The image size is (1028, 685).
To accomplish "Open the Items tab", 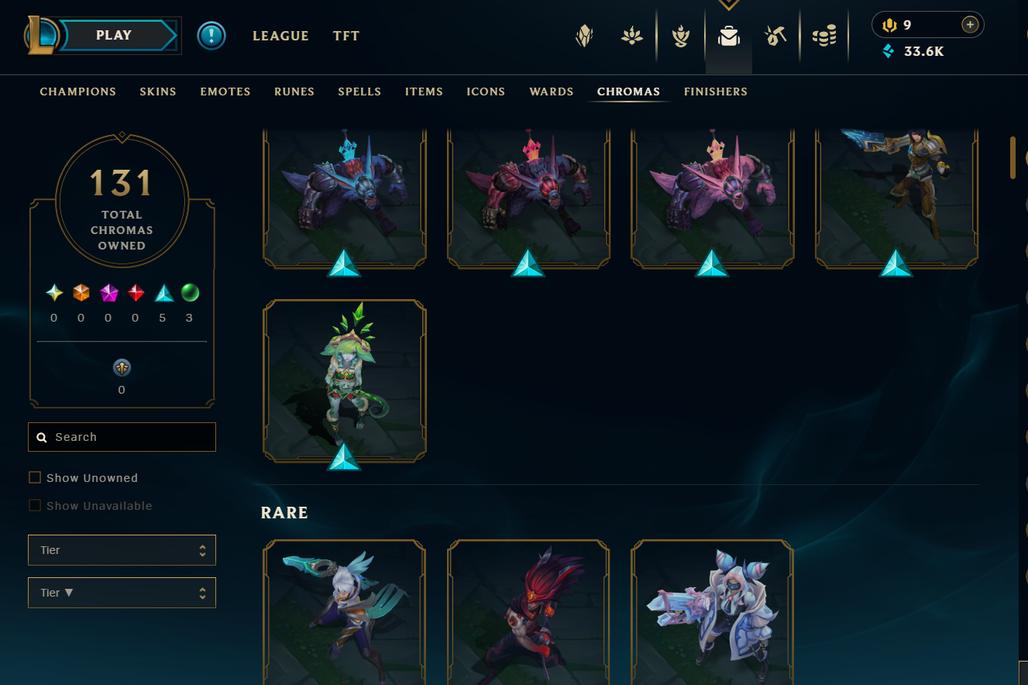I will click(424, 92).
